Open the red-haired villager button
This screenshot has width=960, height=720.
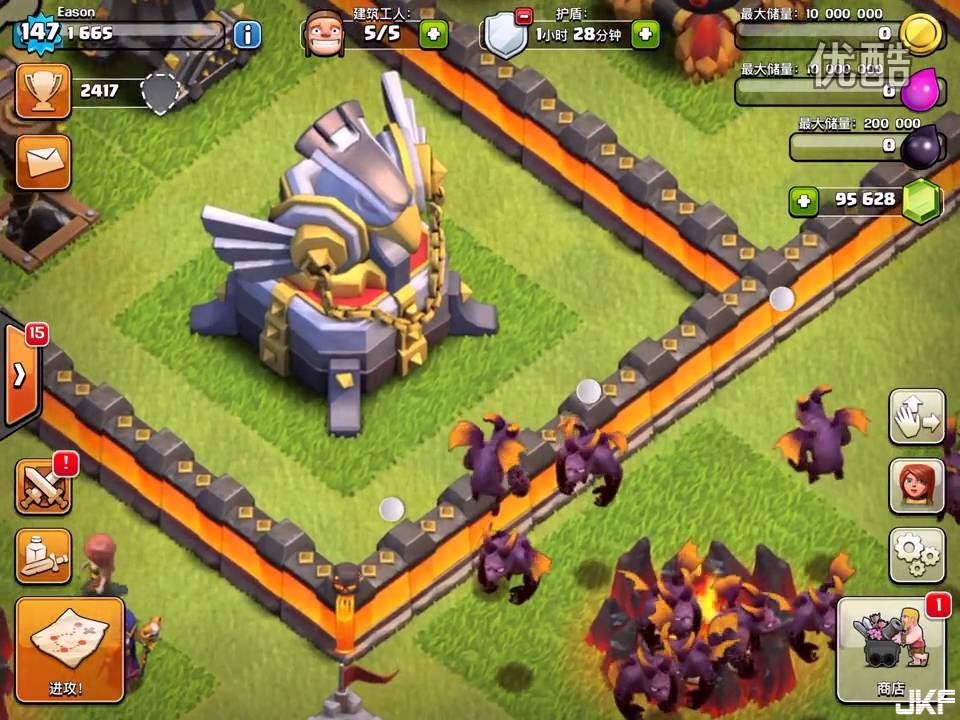click(916, 486)
